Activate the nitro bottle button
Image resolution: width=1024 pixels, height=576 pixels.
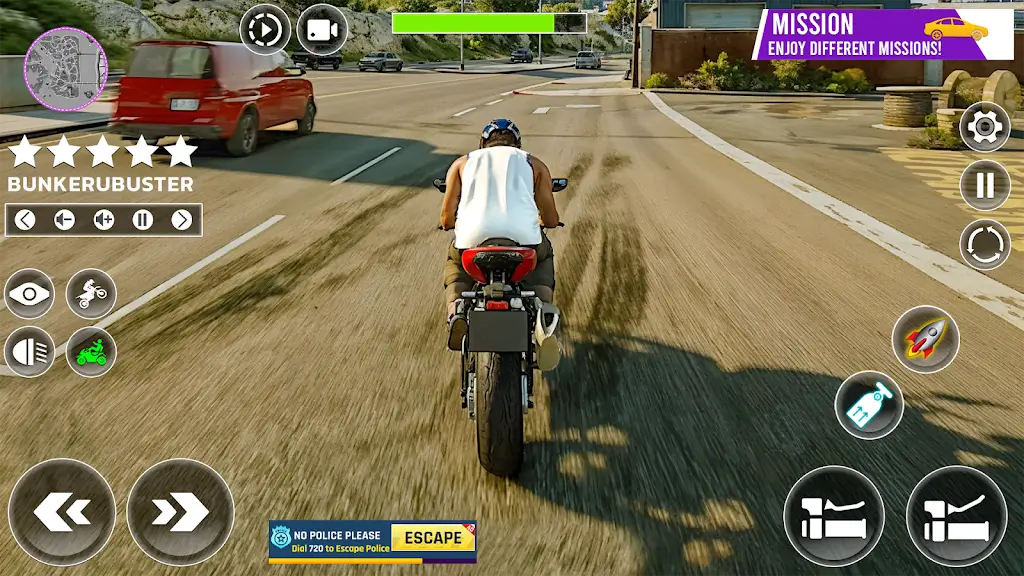pos(869,405)
